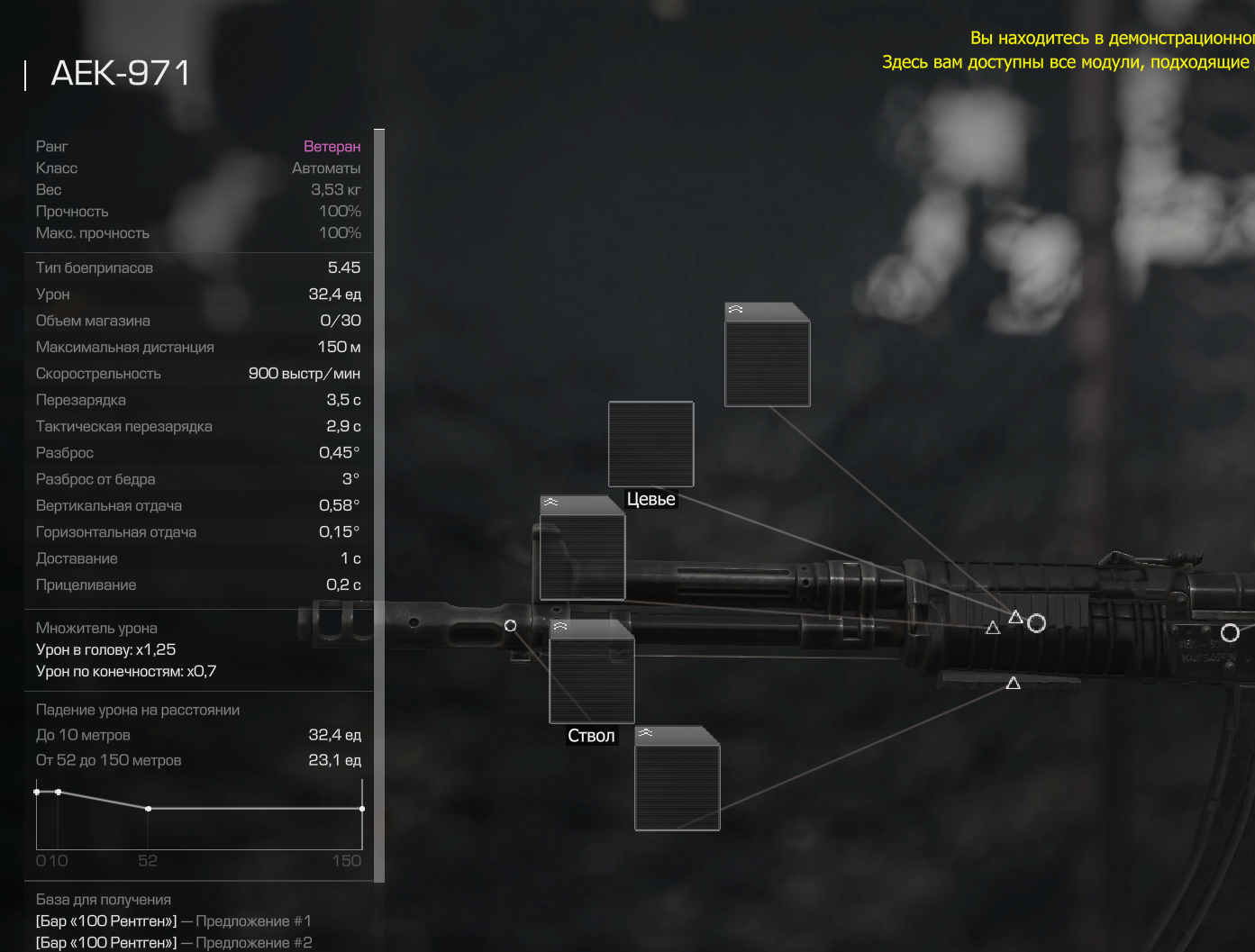Click the circular attachment marker at the muzzle
1255x952 pixels.
[x=511, y=626]
